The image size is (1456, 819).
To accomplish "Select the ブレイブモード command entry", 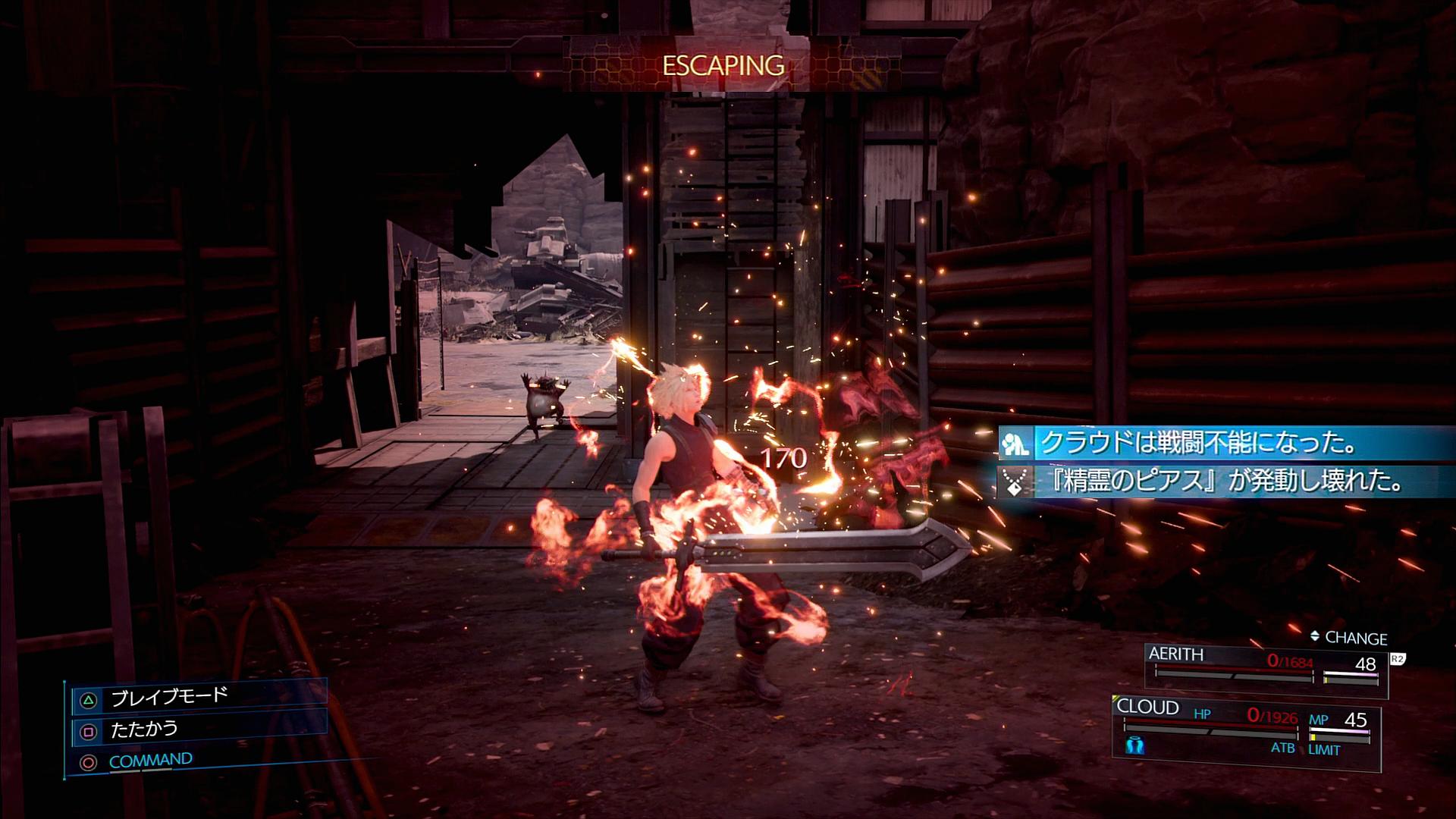I will point(170,697).
